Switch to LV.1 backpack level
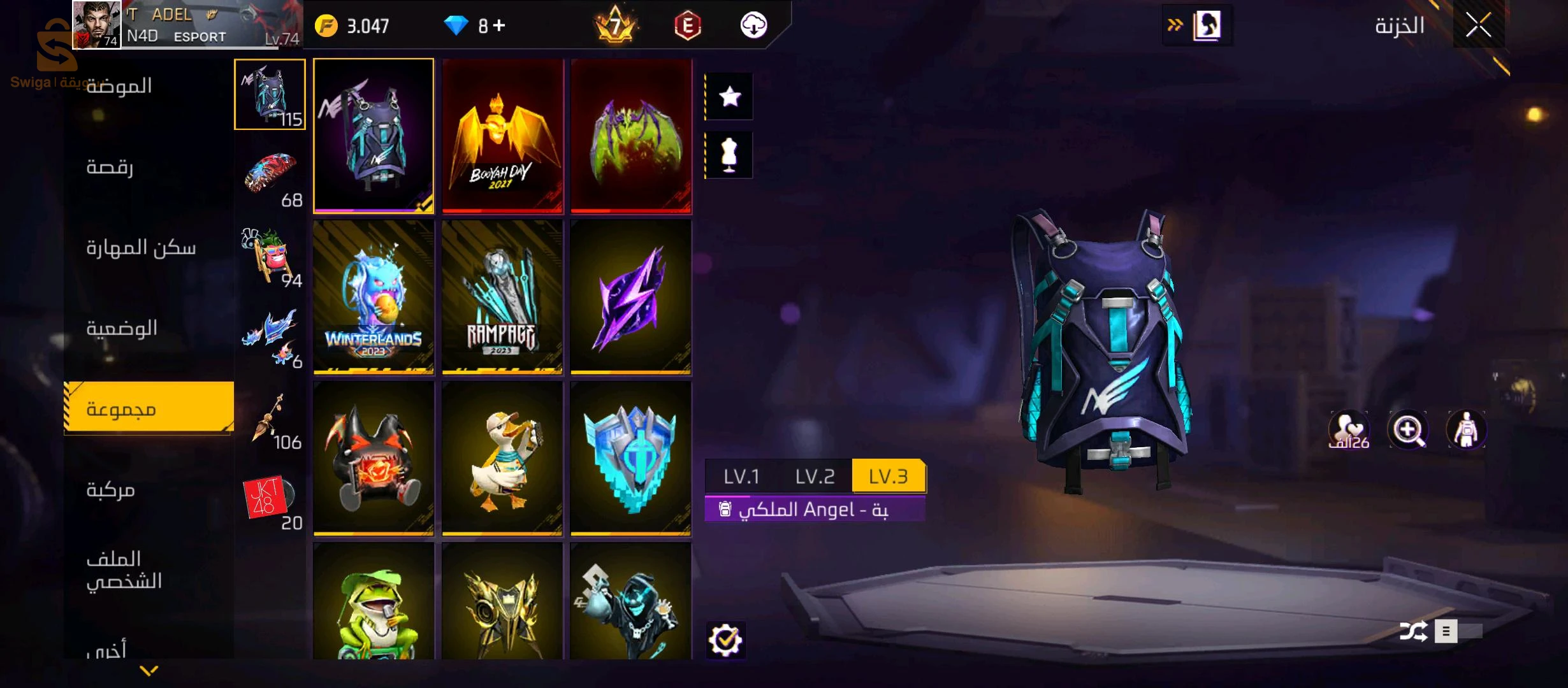This screenshot has height=688, width=1568. coord(741,476)
